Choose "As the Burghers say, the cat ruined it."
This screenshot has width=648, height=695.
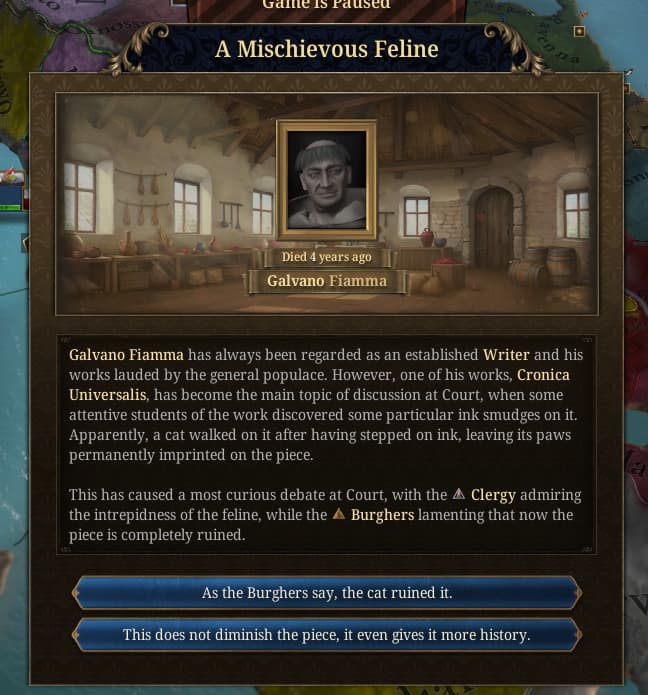tap(327, 593)
